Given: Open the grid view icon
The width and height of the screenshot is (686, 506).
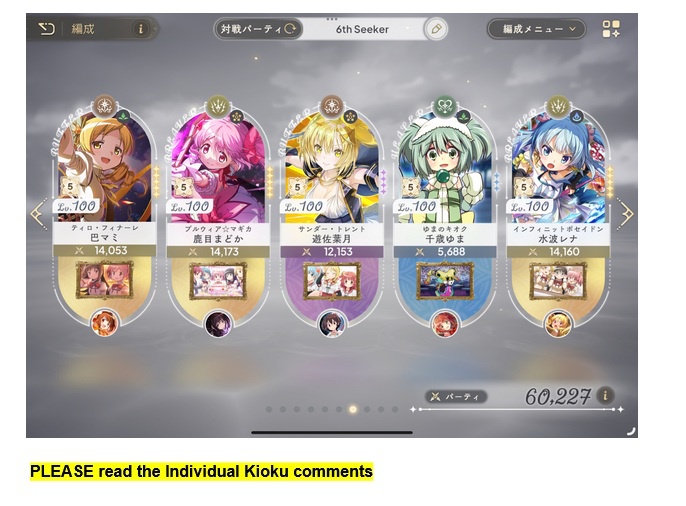Looking at the screenshot, I should (611, 29).
